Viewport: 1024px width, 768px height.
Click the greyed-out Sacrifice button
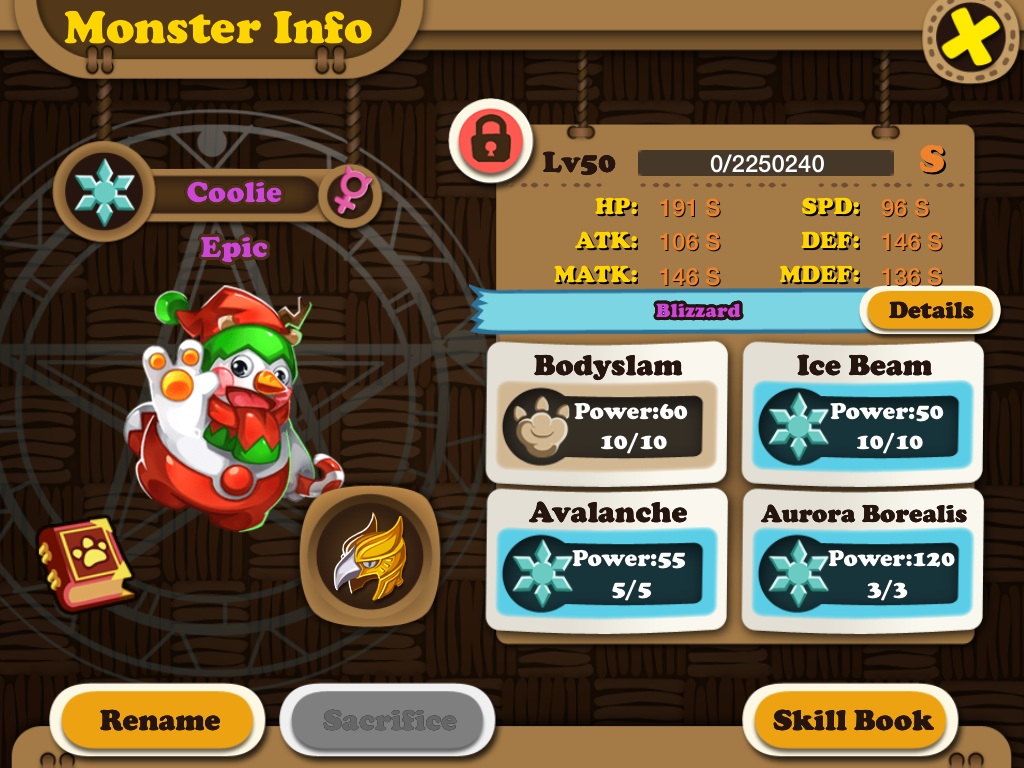(x=389, y=721)
